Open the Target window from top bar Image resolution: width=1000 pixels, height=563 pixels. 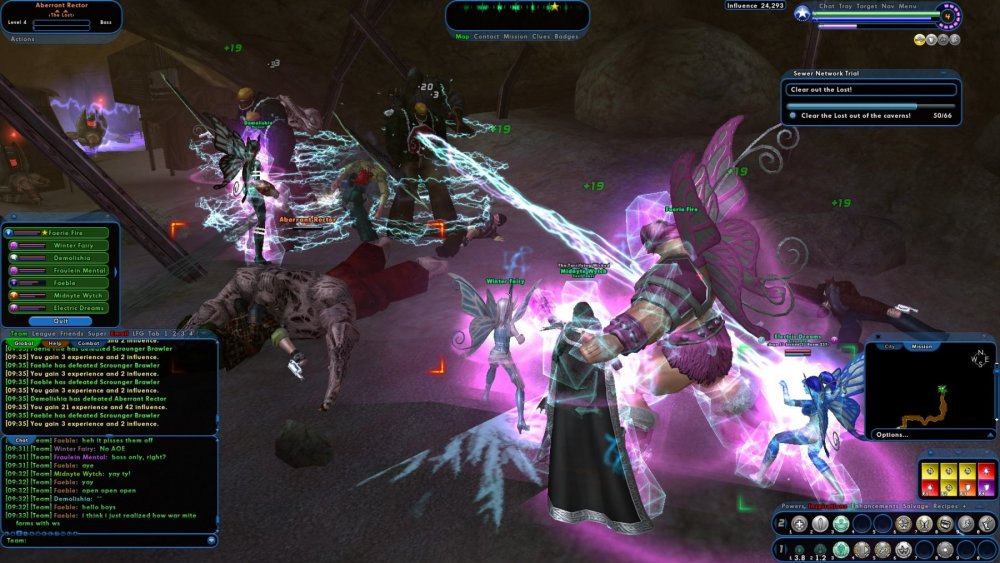click(867, 6)
